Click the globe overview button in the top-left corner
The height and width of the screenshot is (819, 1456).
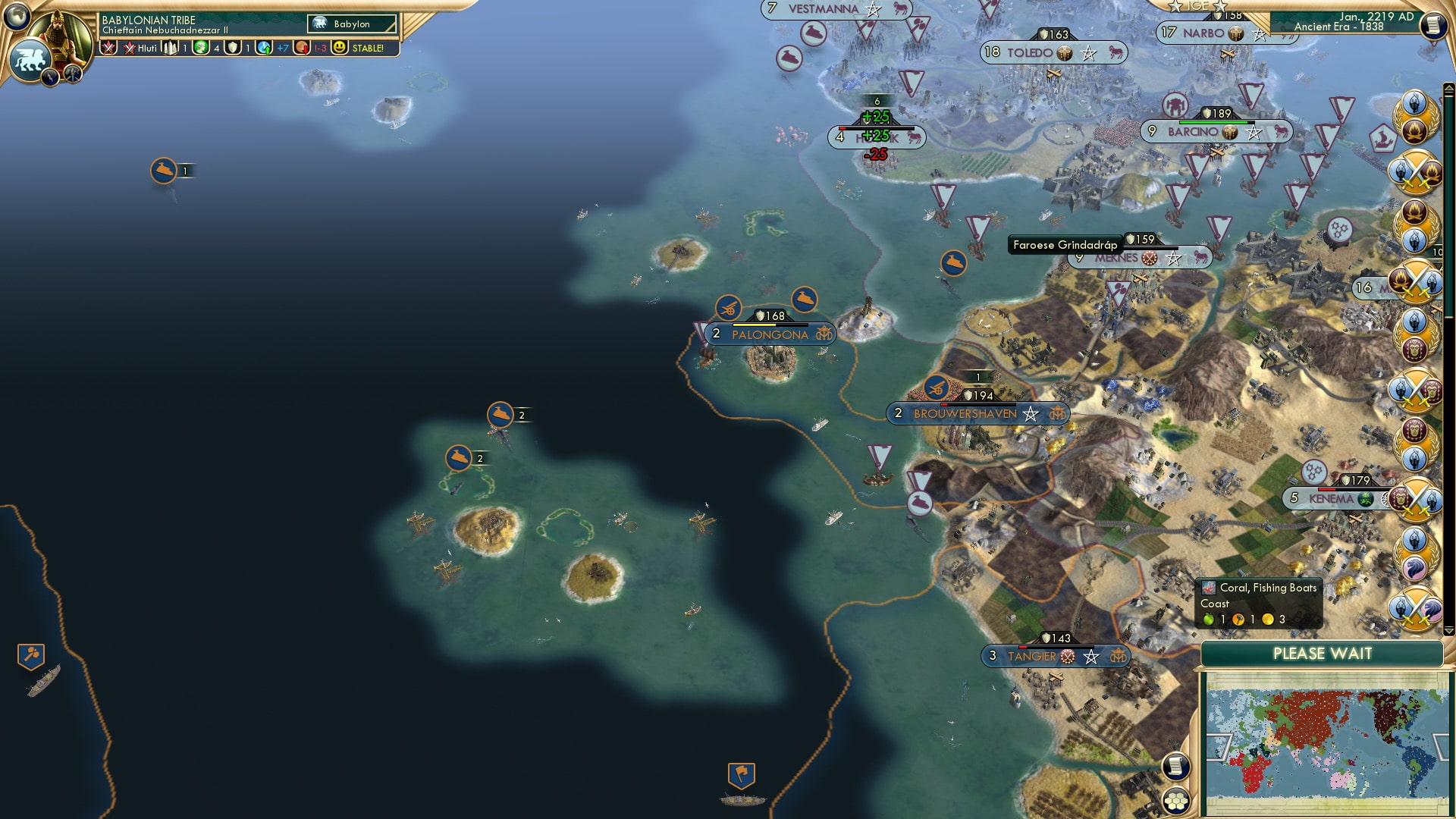pos(17,17)
